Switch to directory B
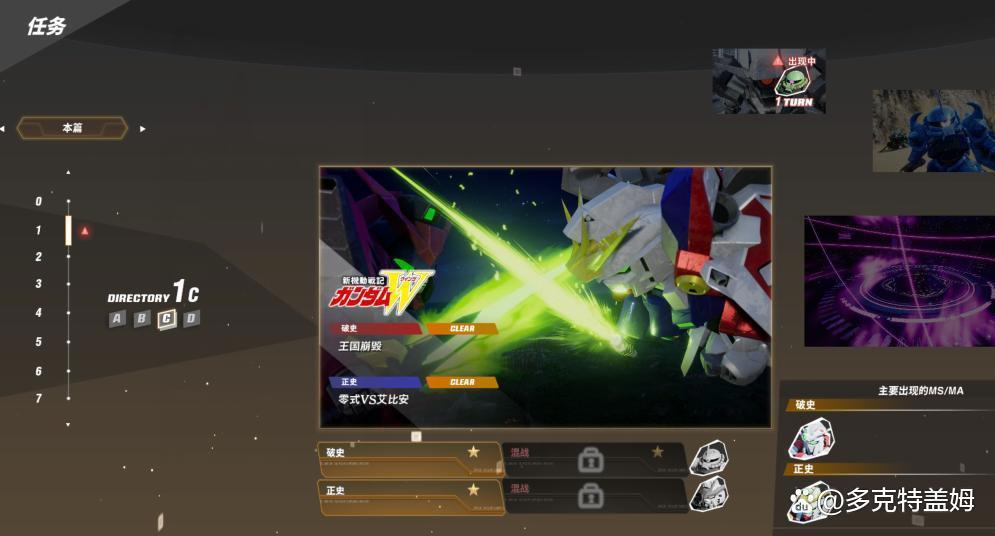The height and width of the screenshot is (536, 995). click(x=142, y=319)
